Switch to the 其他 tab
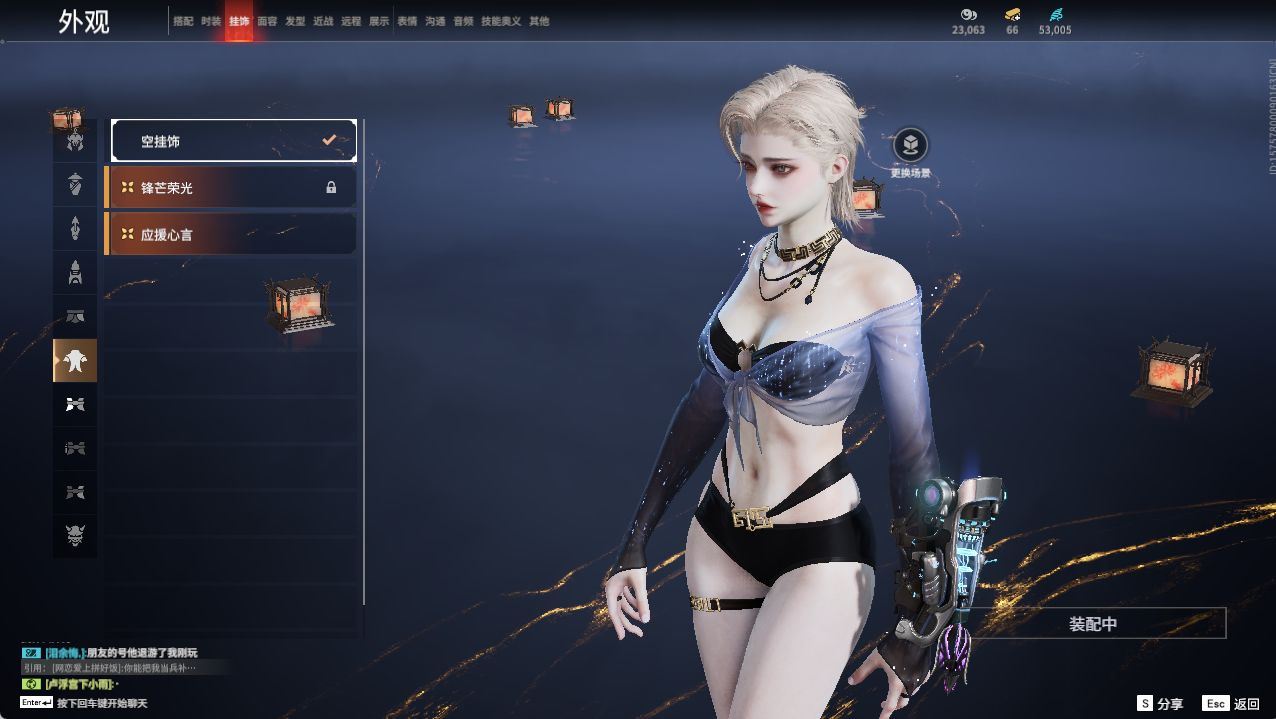1276x719 pixels. [x=539, y=21]
